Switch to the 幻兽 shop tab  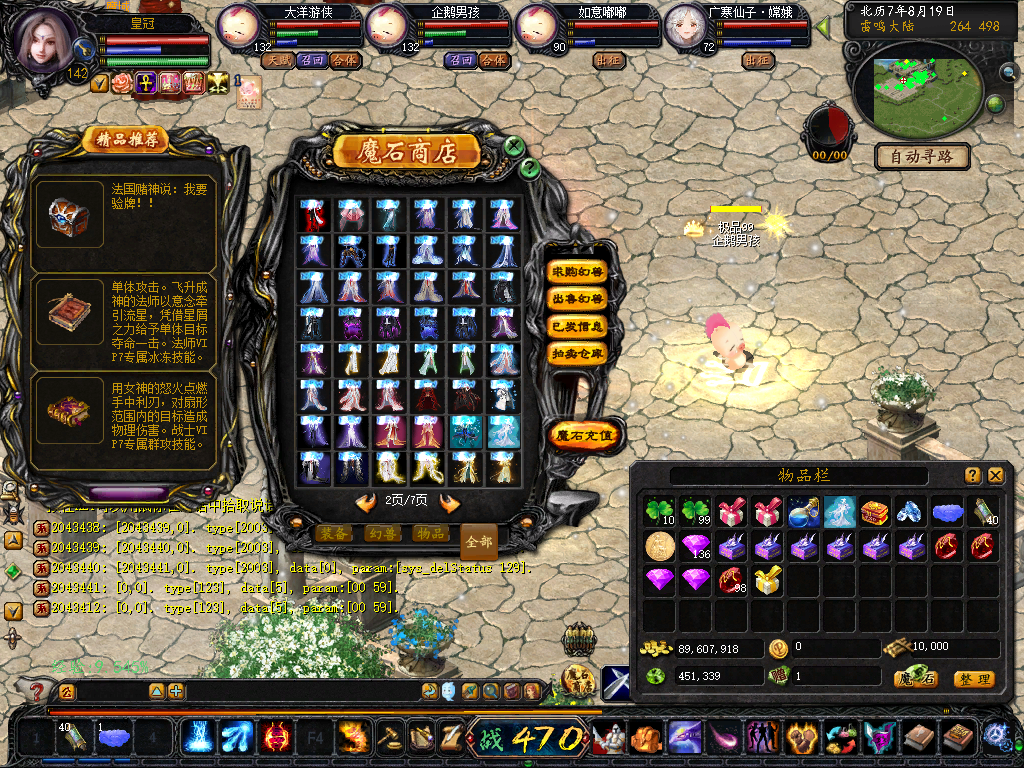[382, 533]
